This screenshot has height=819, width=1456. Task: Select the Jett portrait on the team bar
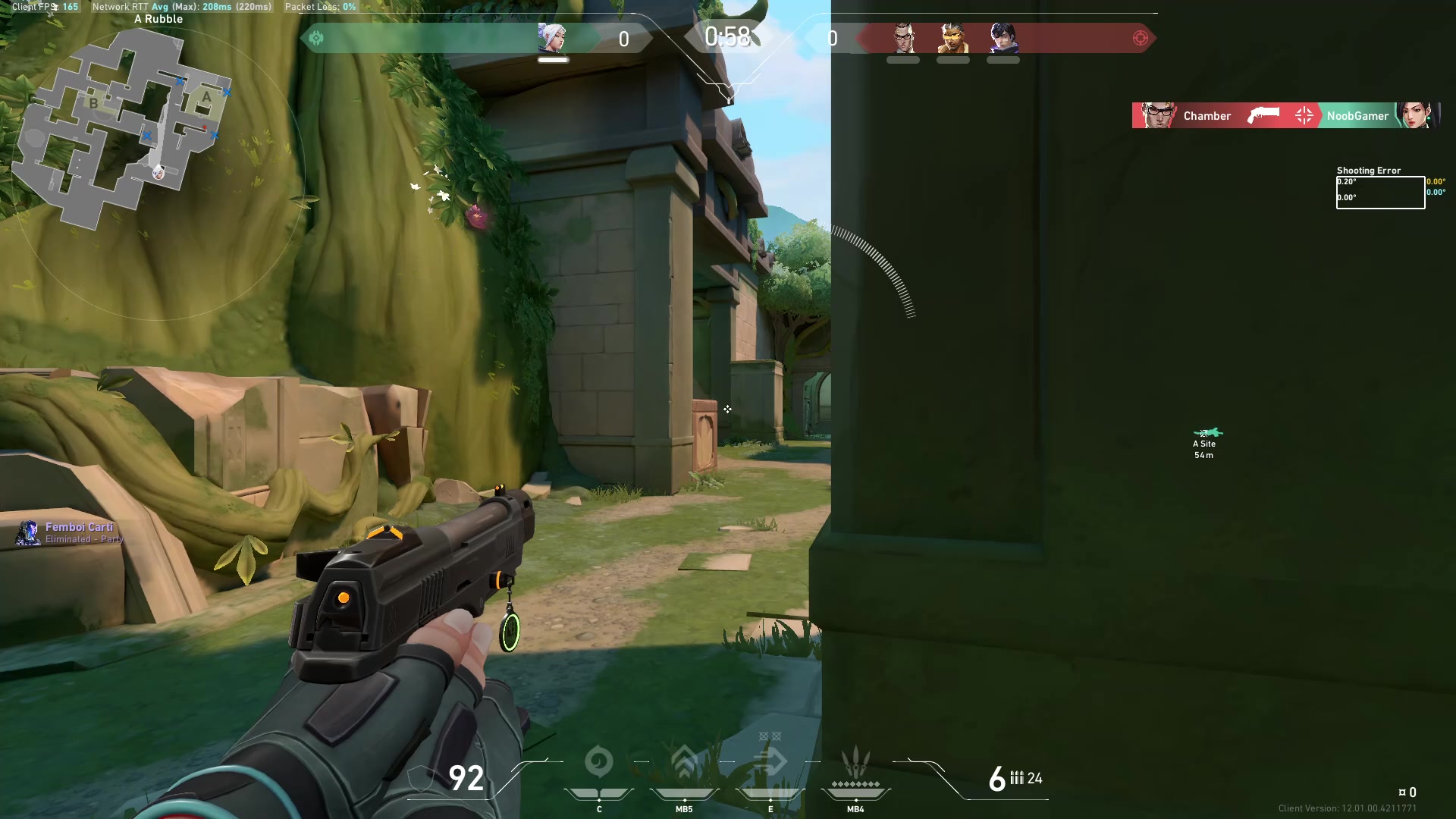(552, 36)
